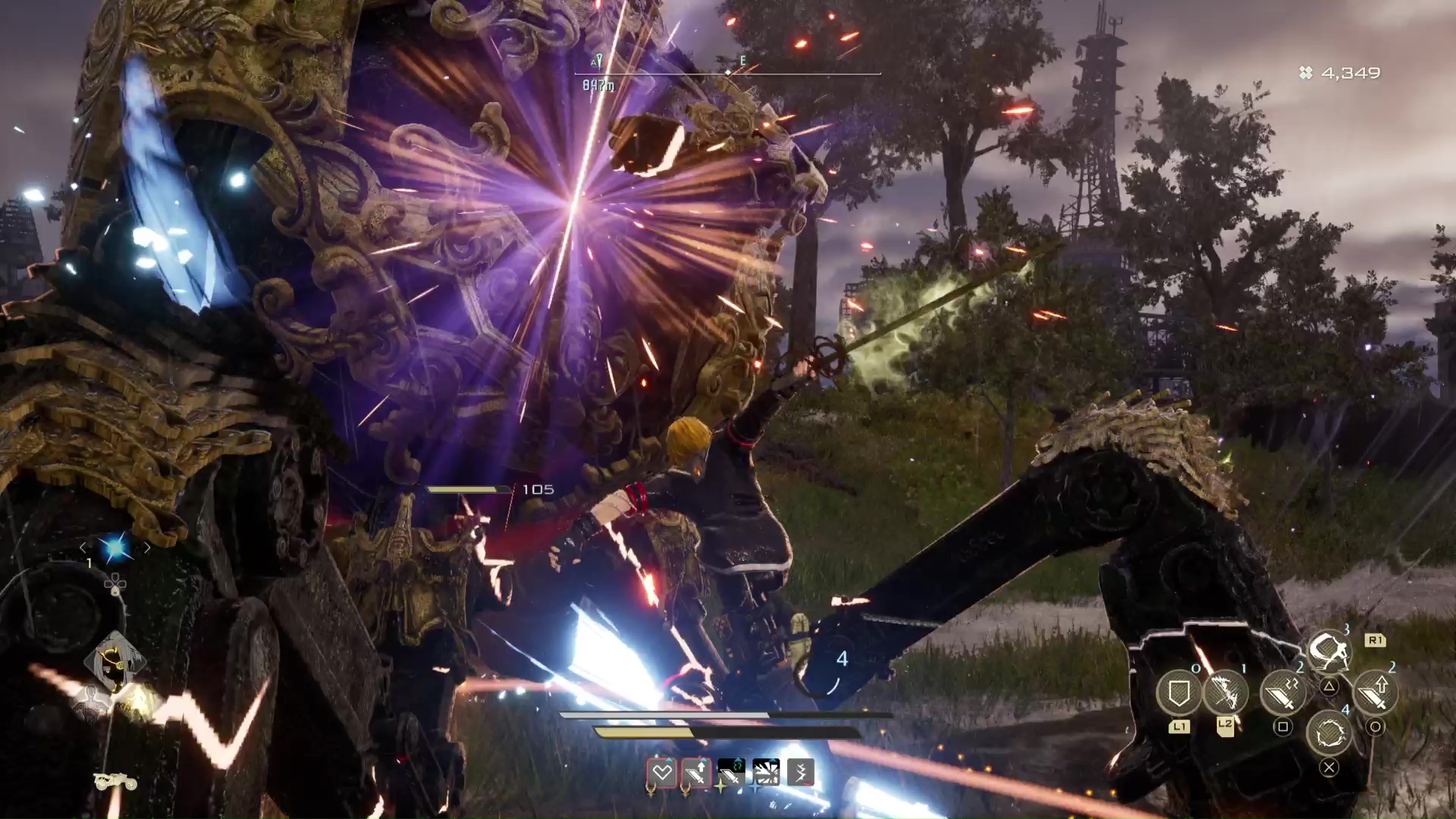The width and height of the screenshot is (1456, 819).
Task: Summon the buggy vehicle icon
Action: pos(115,781)
